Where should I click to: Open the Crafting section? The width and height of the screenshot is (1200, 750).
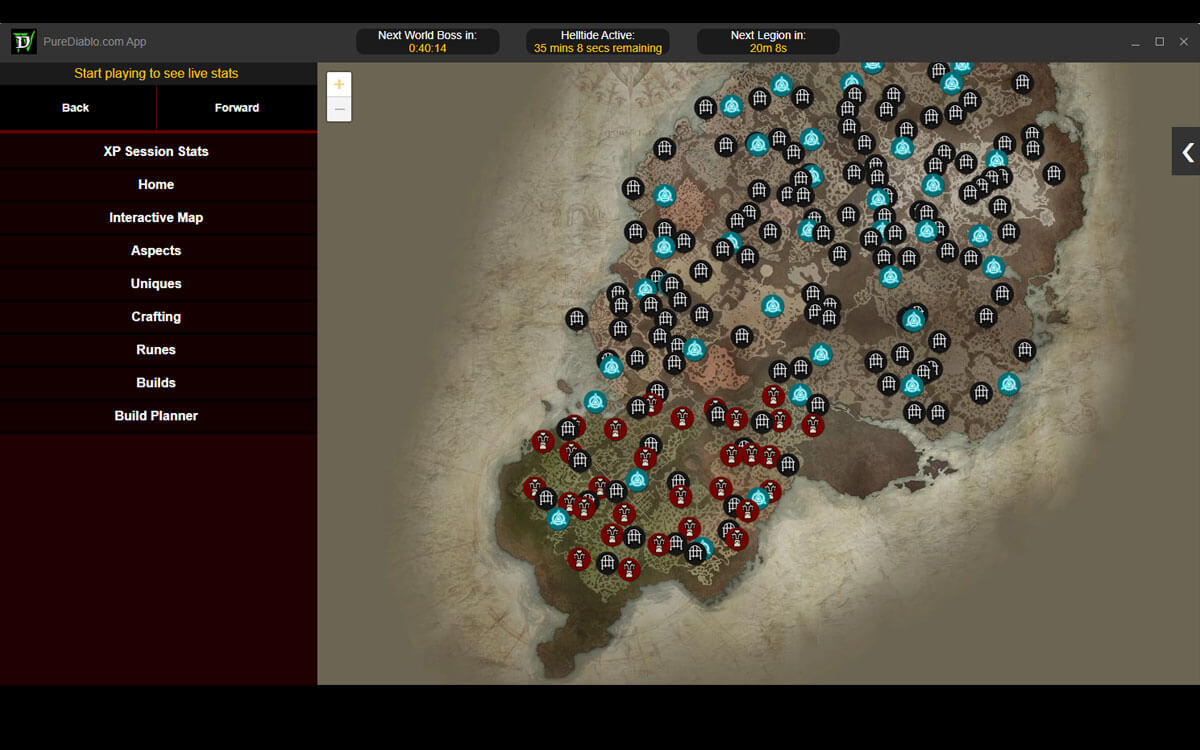point(156,316)
